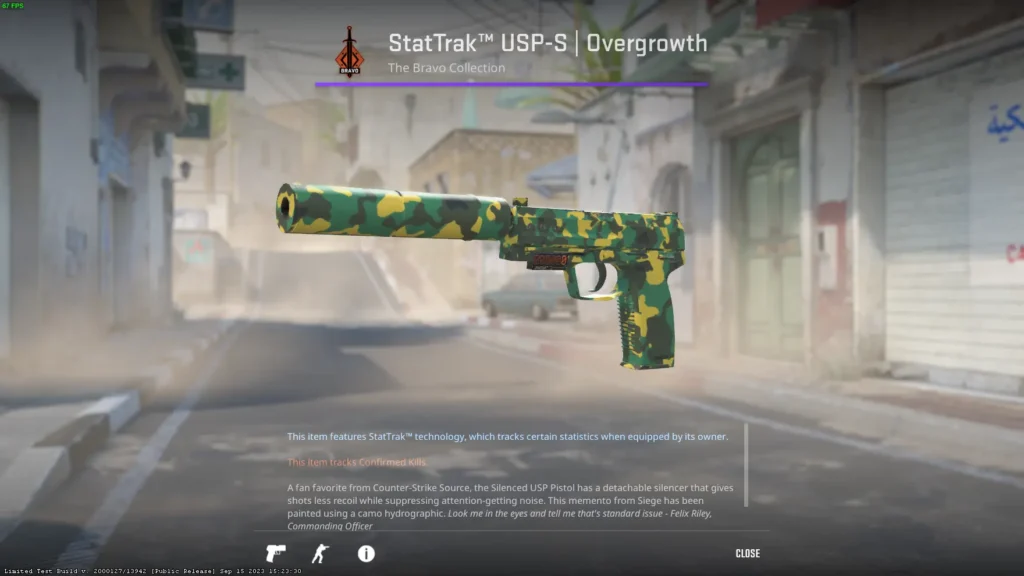The image size is (1024, 576).
Task: Click the description panel scrollbar
Action: 746,465
